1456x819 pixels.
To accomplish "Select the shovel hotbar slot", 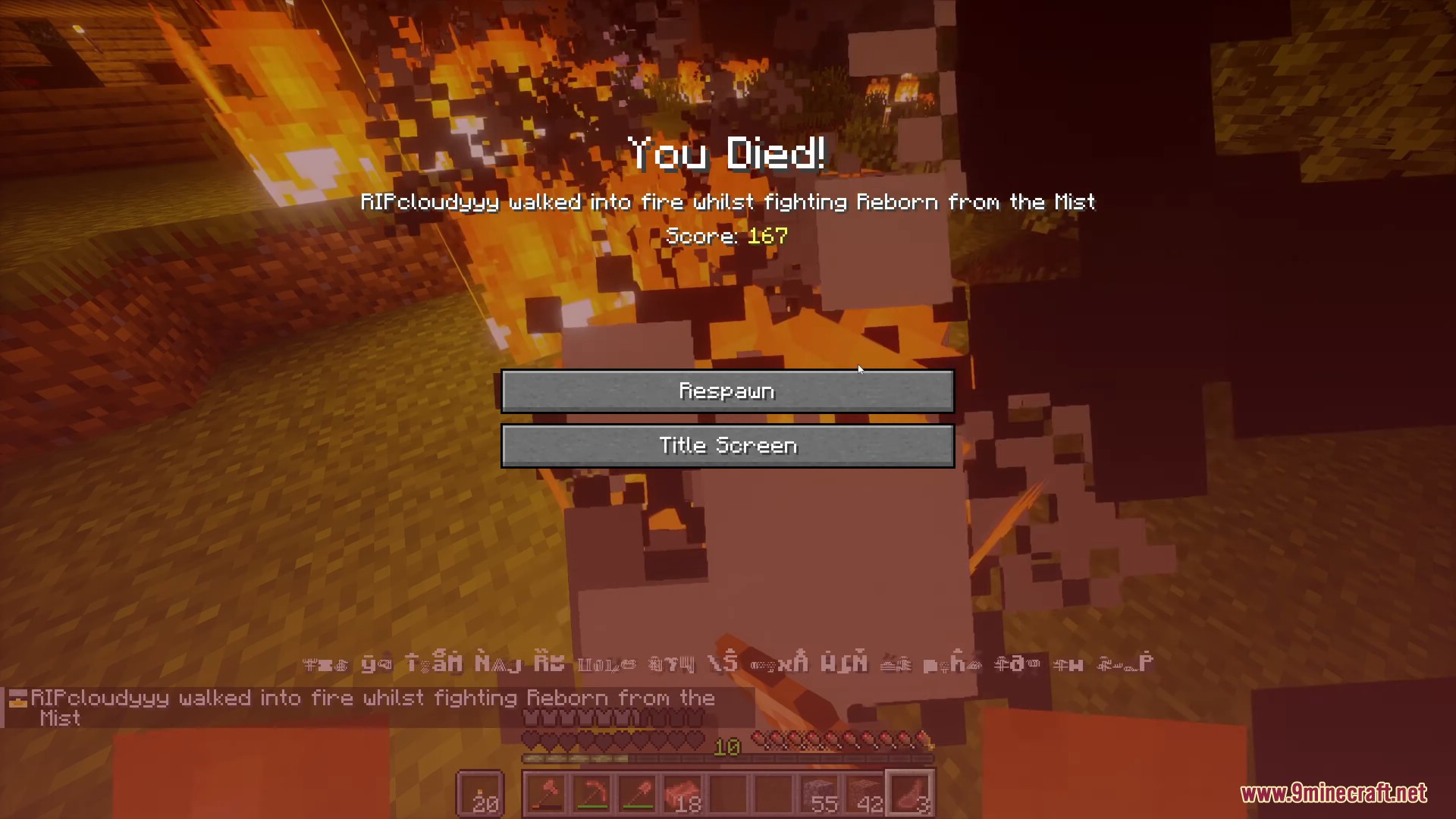I will [x=638, y=795].
